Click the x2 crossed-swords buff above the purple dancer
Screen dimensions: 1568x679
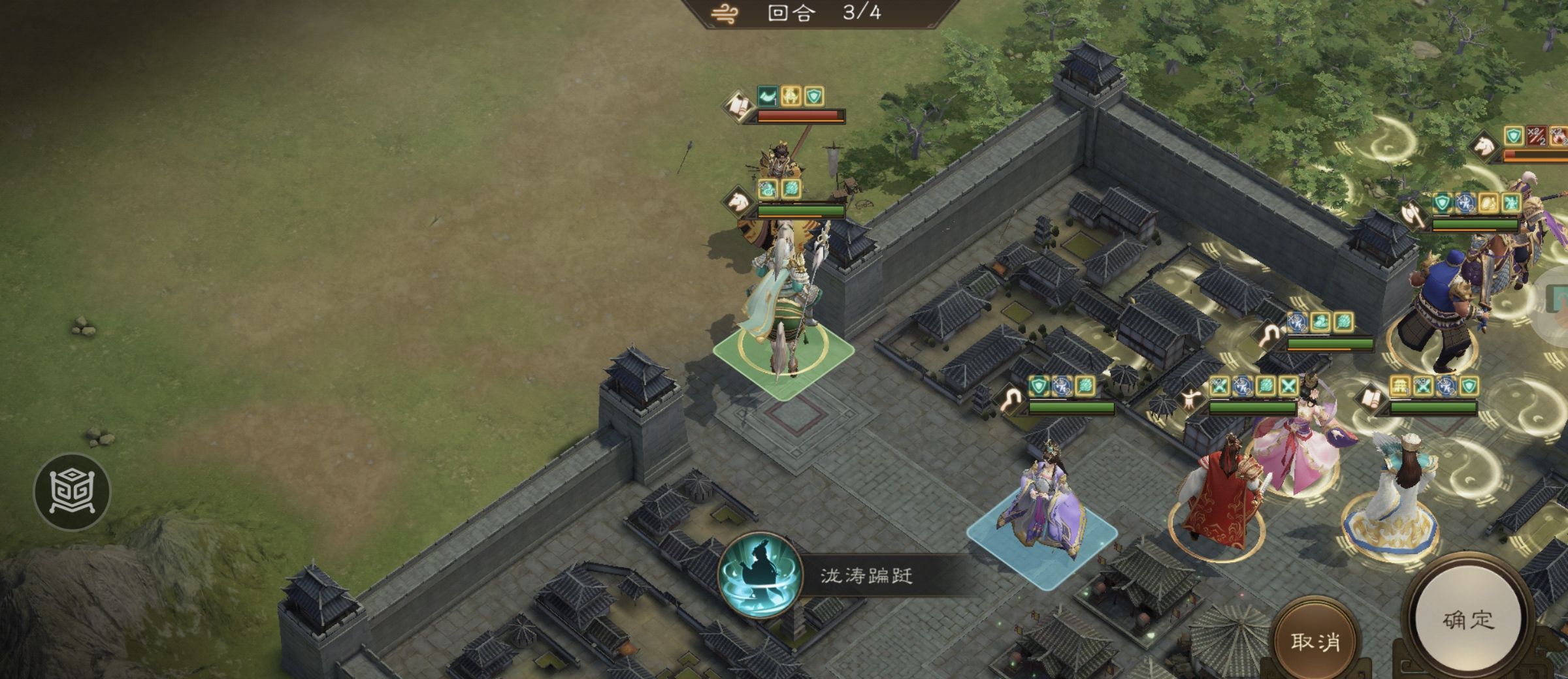[1220, 387]
